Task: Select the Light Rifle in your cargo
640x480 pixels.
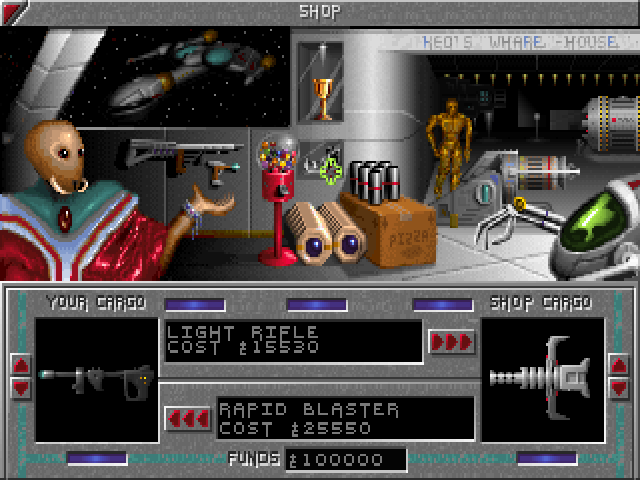Action: pyautogui.click(x=97, y=379)
